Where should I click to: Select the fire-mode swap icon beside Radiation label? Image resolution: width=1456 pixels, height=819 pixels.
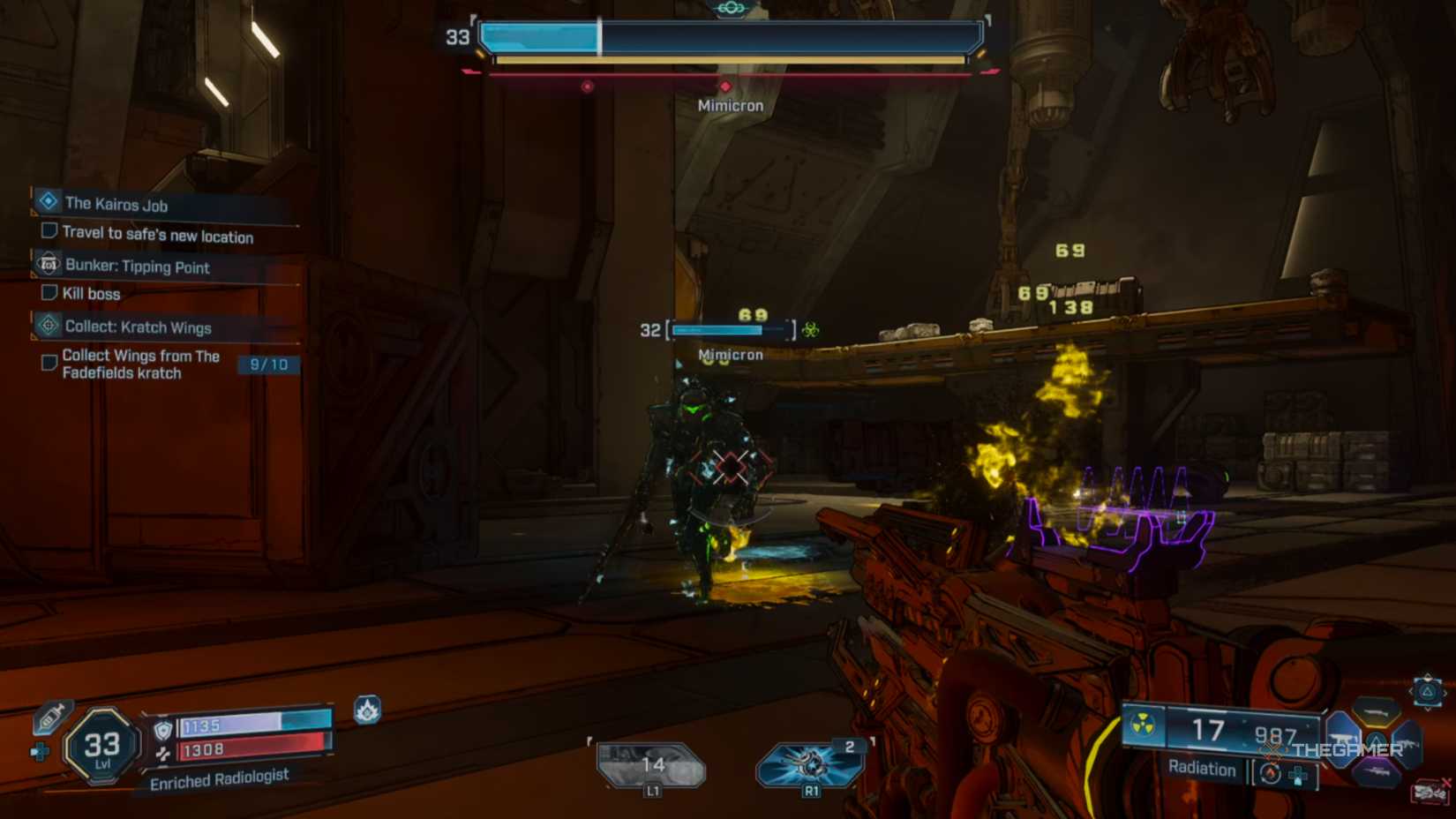point(1272,774)
